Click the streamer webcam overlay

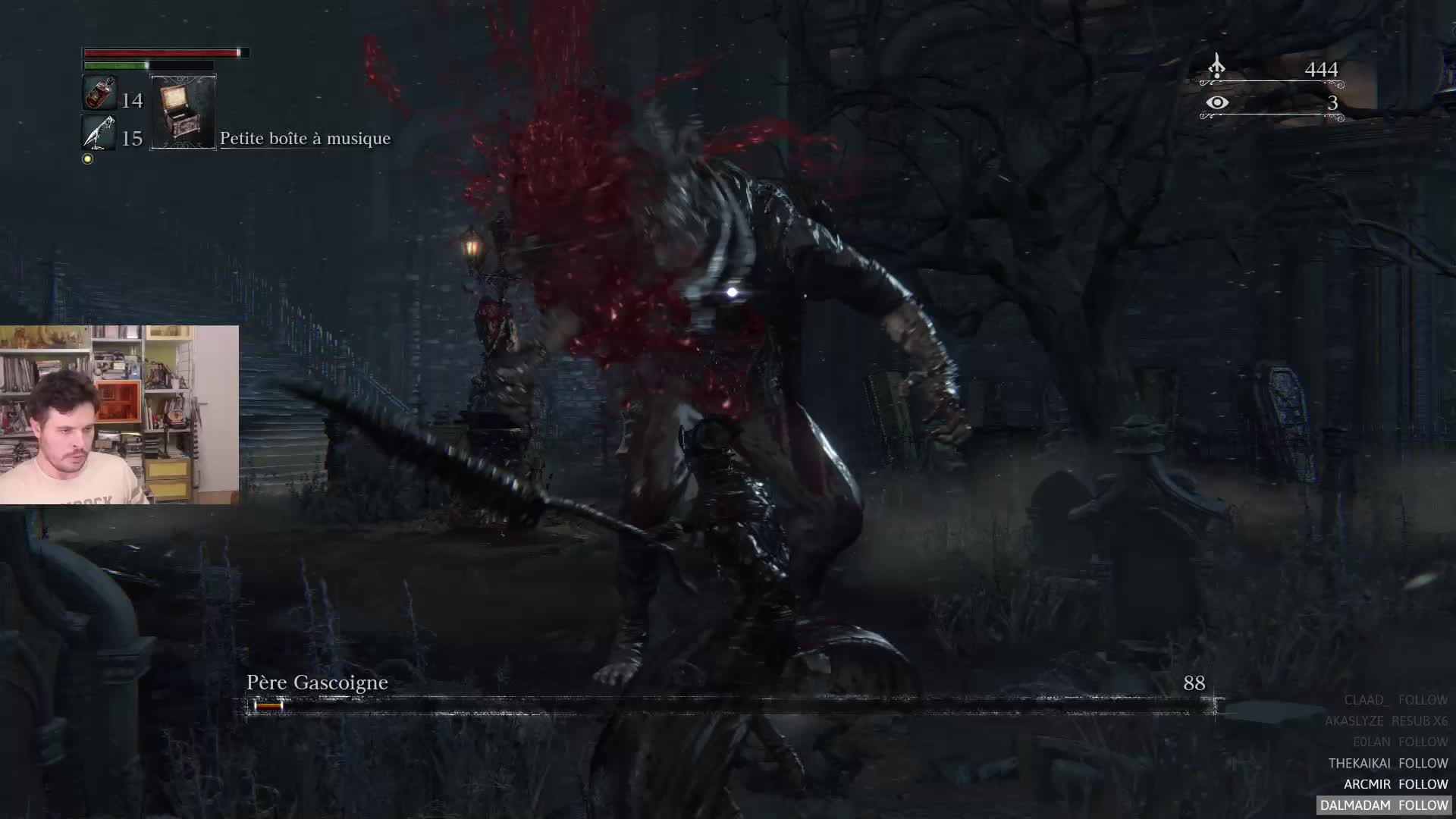point(119,415)
